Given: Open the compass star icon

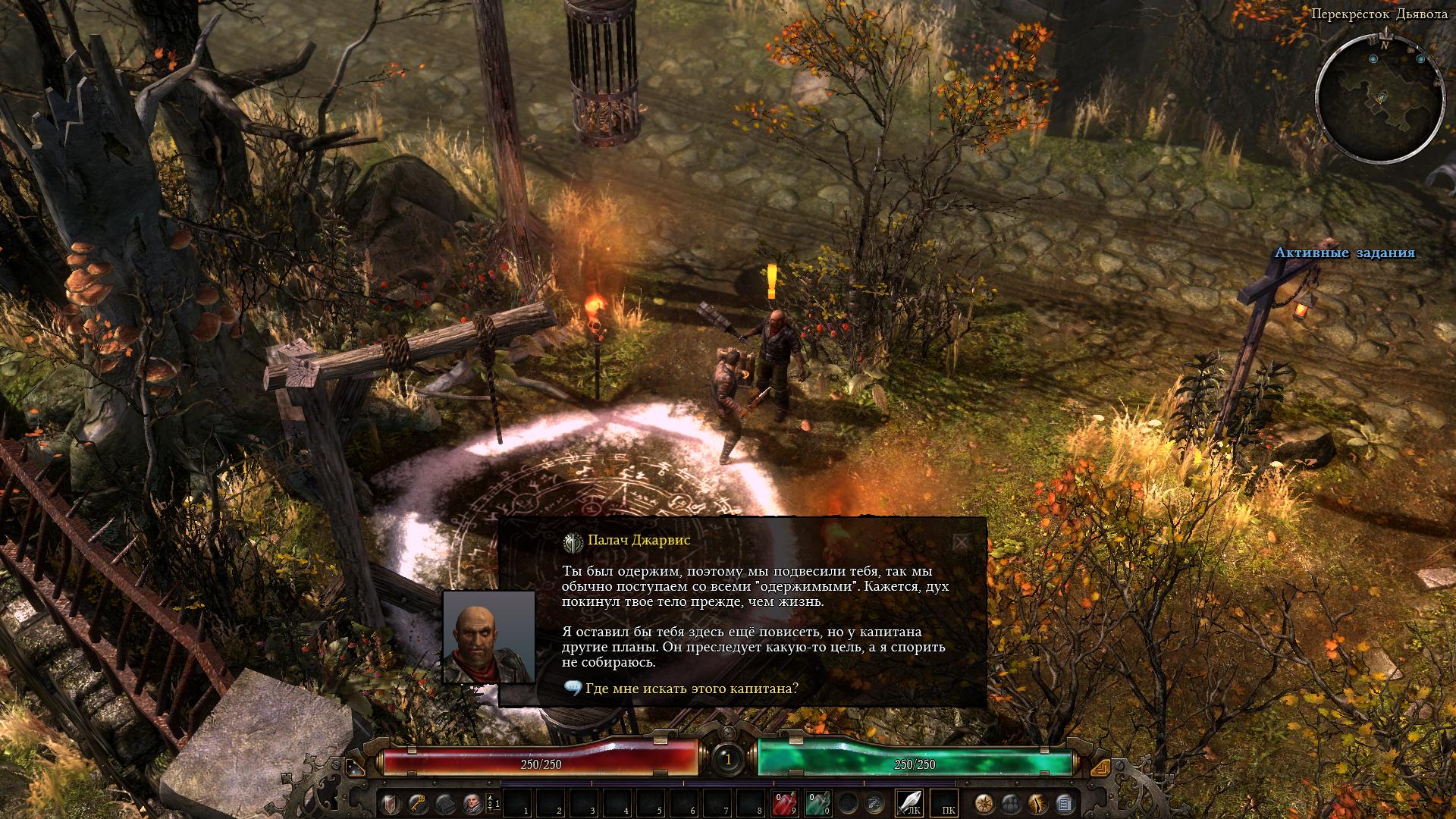Looking at the screenshot, I should pyautogui.click(x=984, y=802).
